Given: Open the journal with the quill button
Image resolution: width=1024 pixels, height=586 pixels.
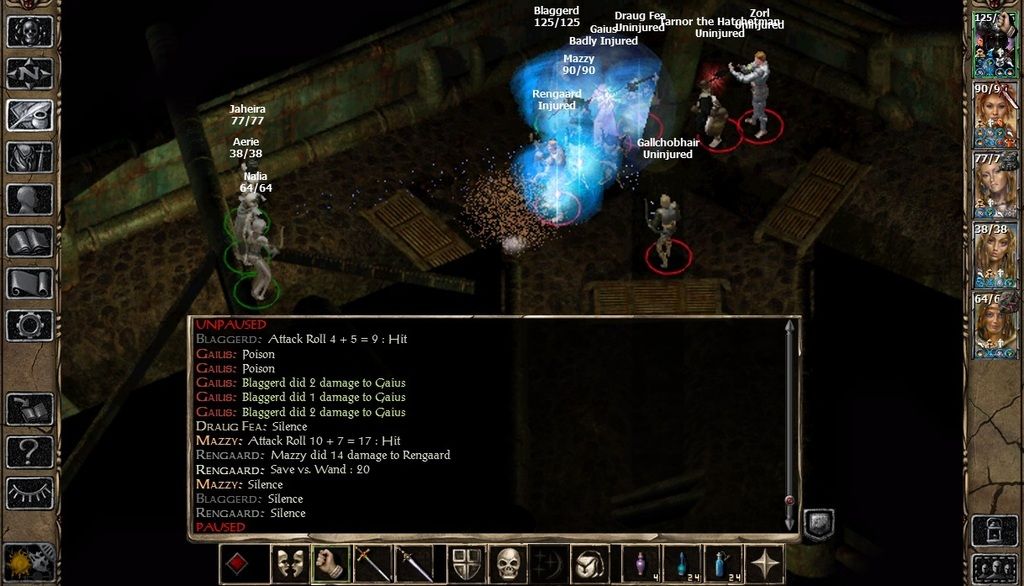Looking at the screenshot, I should coord(30,115).
